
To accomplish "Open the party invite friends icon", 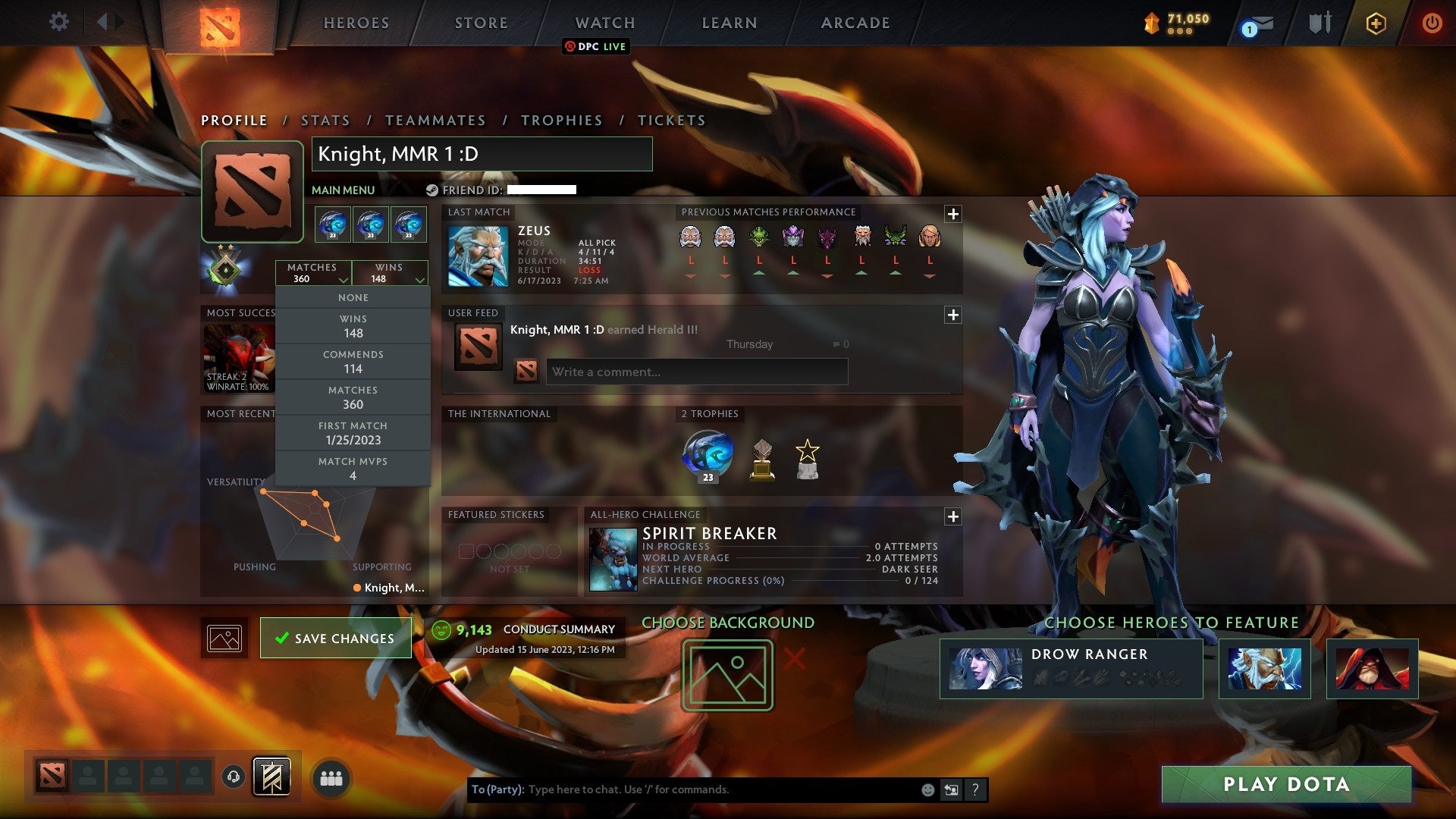I will [x=332, y=776].
